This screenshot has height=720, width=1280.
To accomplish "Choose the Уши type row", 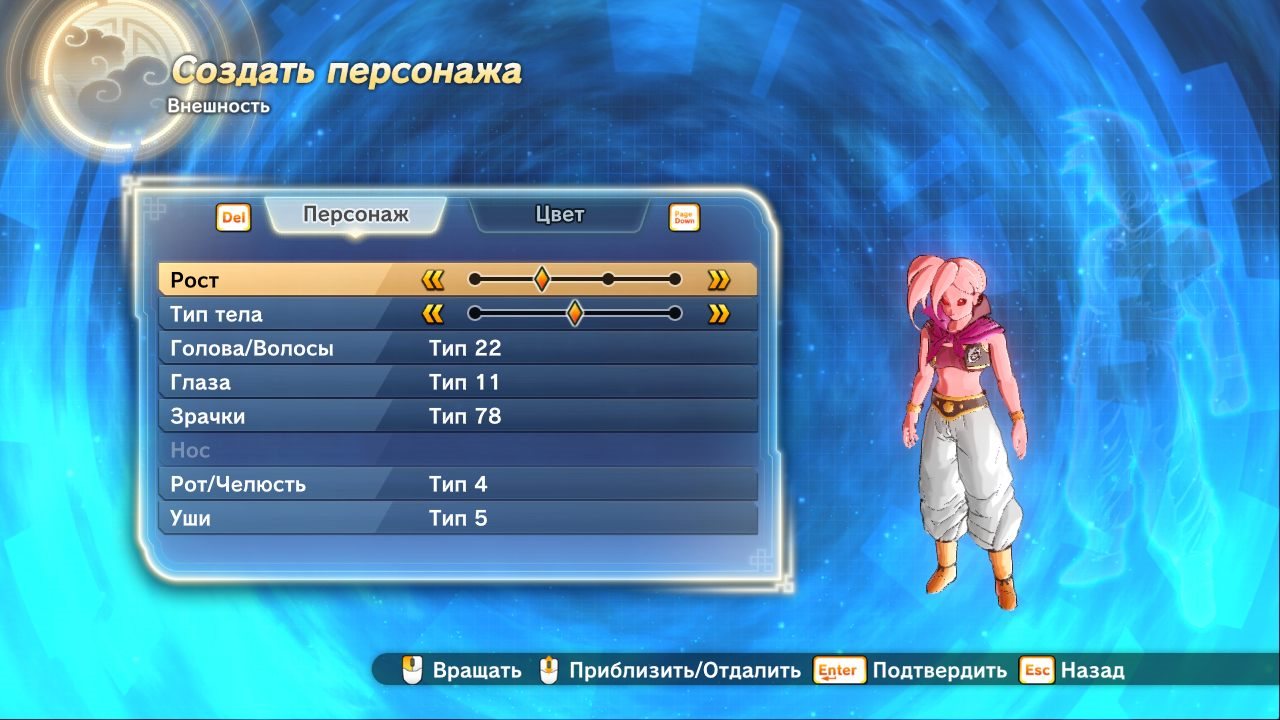I will (x=457, y=519).
